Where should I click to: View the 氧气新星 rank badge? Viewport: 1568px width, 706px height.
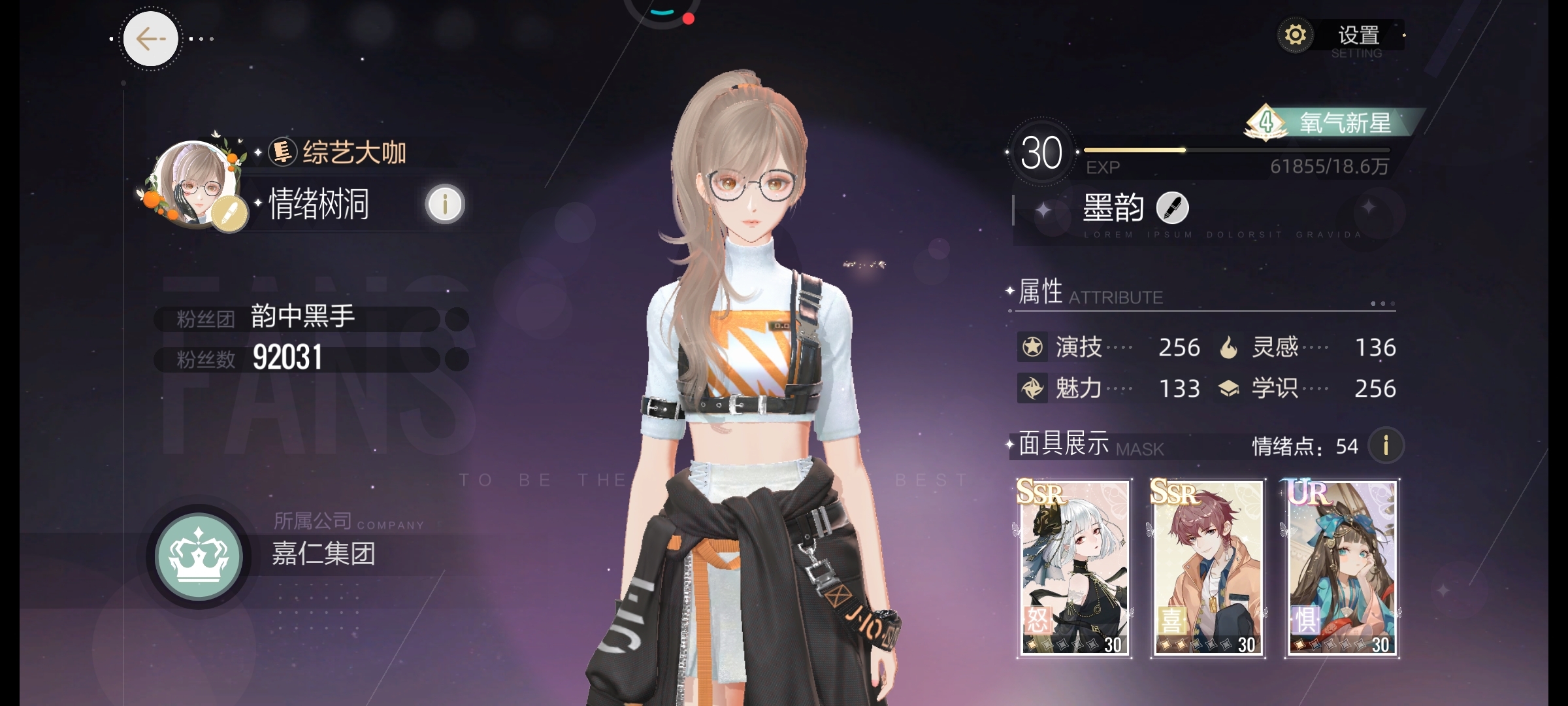click(1333, 122)
